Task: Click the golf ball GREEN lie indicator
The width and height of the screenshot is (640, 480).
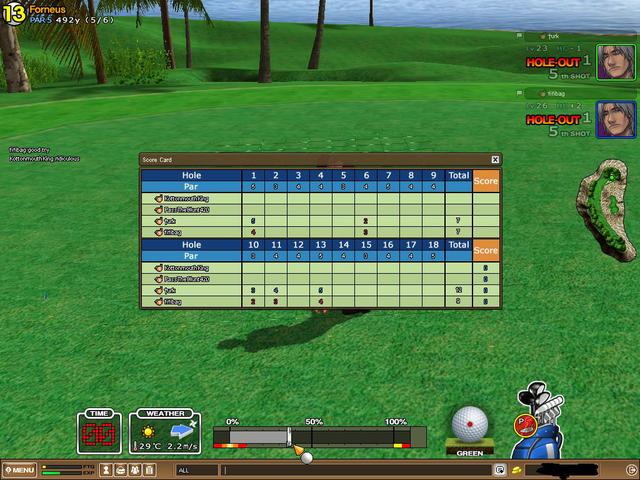Action: tap(469, 427)
